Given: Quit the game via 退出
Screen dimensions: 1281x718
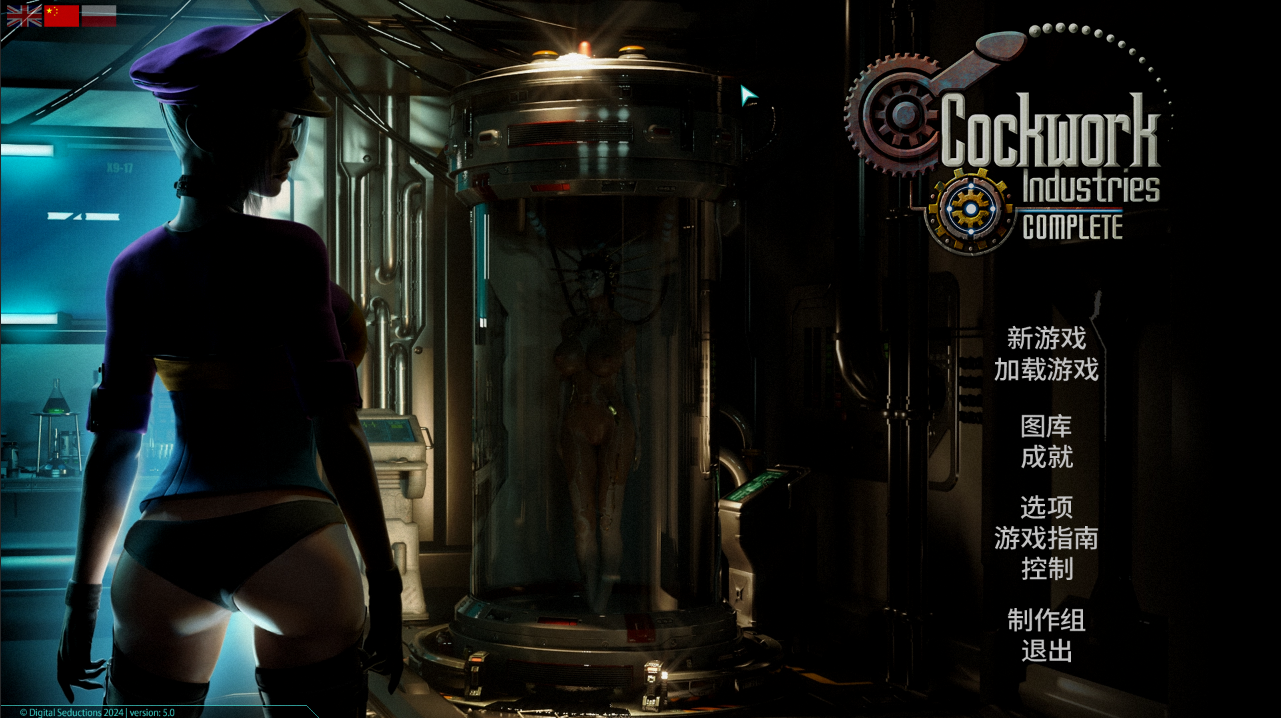Looking at the screenshot, I should 1046,651.
